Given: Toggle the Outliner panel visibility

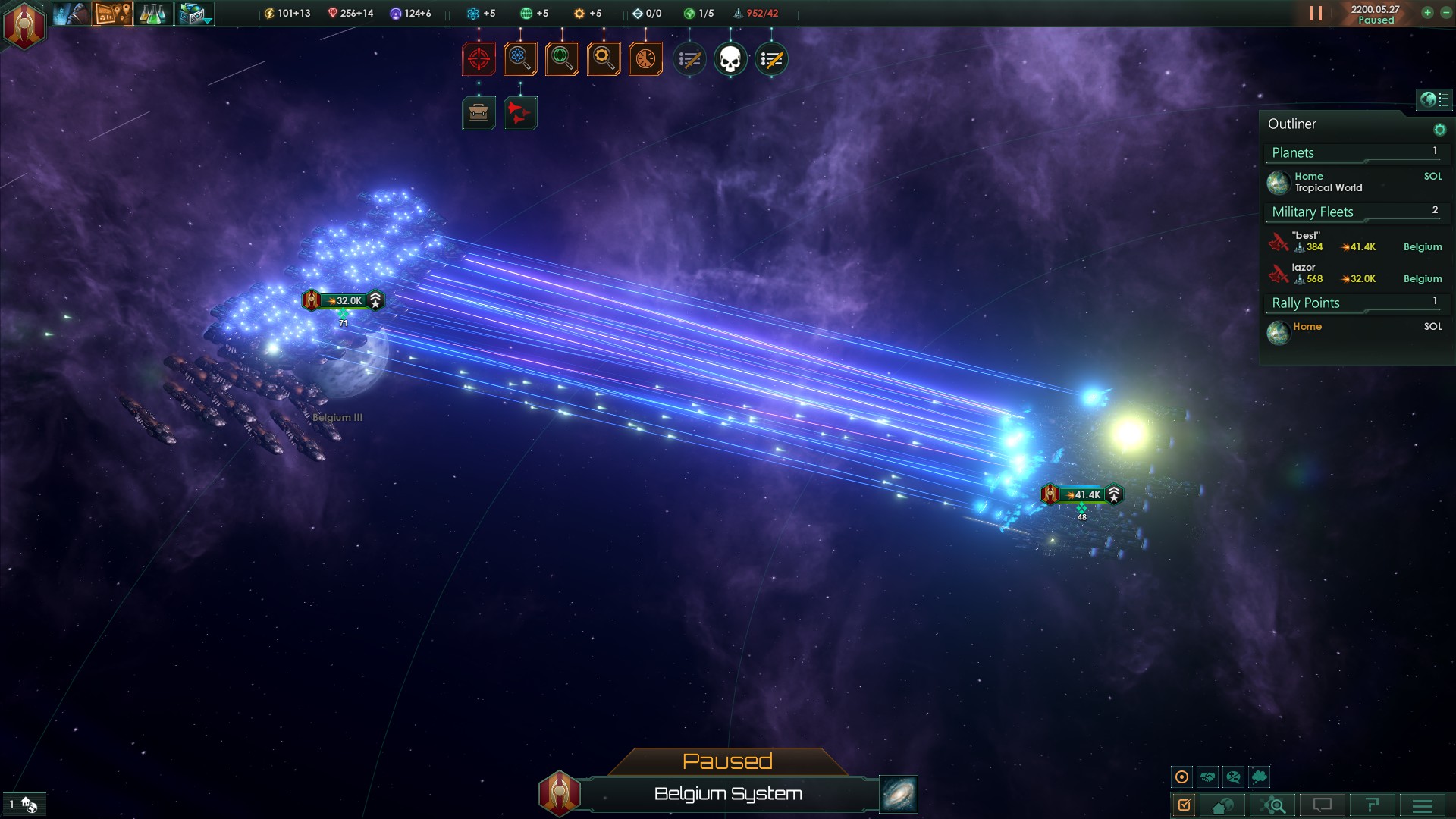Looking at the screenshot, I should pos(1433,99).
